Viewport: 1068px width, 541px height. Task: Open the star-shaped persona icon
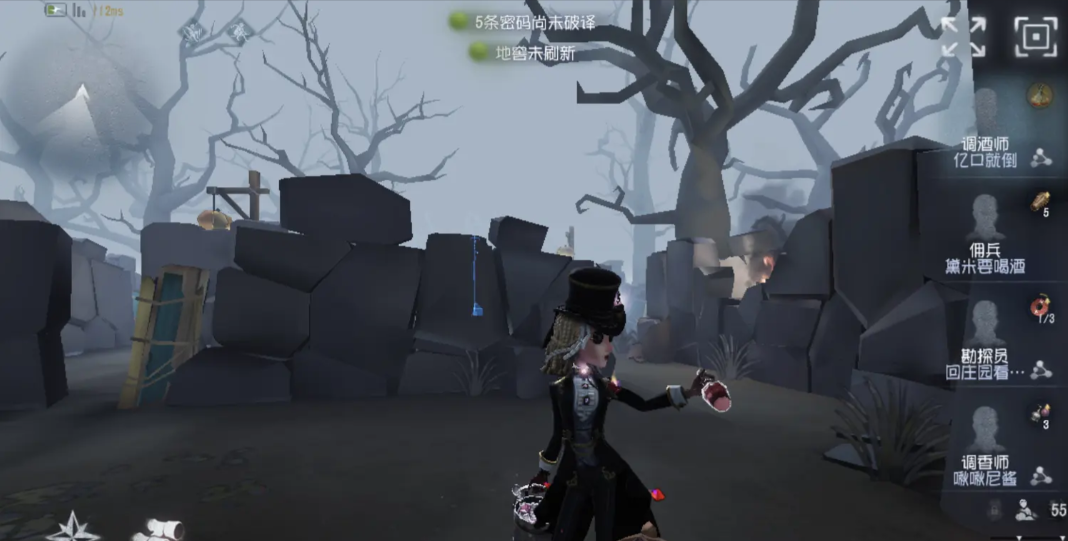coord(73,526)
